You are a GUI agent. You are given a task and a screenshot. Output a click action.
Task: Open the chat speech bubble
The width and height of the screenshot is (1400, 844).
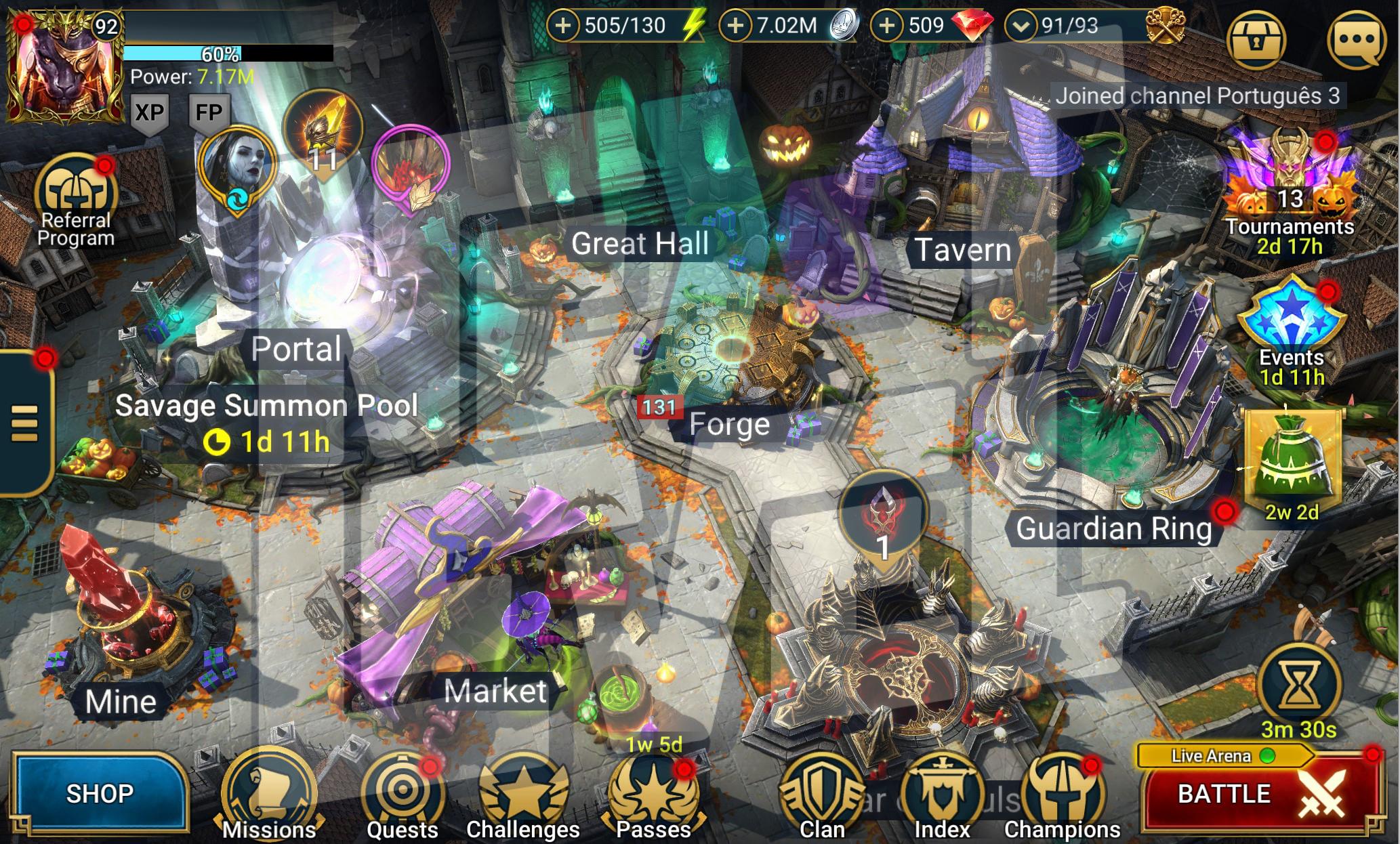pyautogui.click(x=1356, y=39)
